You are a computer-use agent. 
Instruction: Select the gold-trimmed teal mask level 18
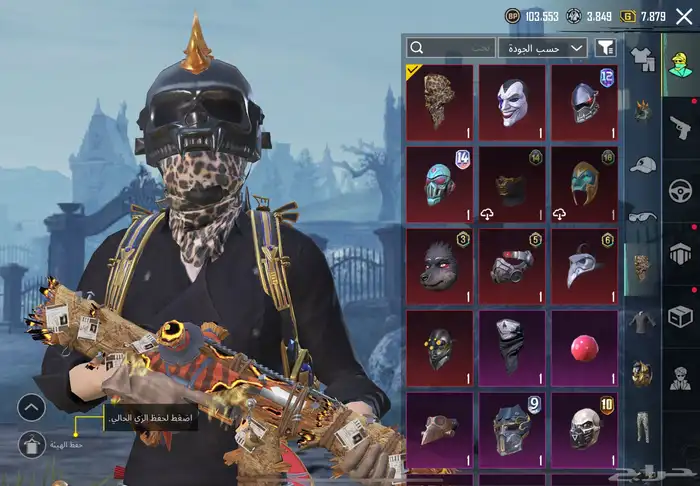(x=584, y=184)
